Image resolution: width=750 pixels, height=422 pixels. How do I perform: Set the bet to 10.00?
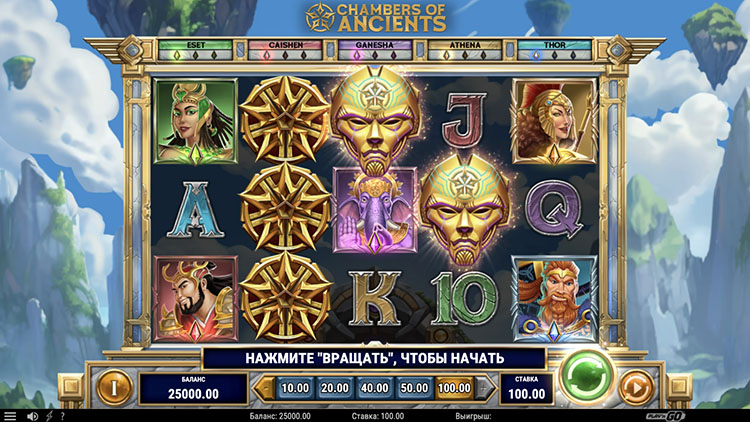point(294,388)
